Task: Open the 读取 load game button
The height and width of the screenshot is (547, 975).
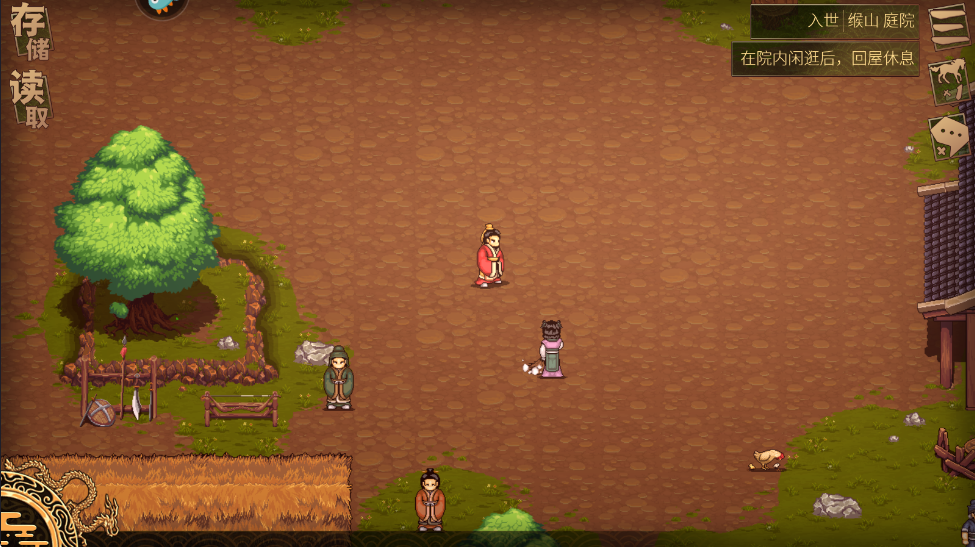Action: pyautogui.click(x=29, y=100)
